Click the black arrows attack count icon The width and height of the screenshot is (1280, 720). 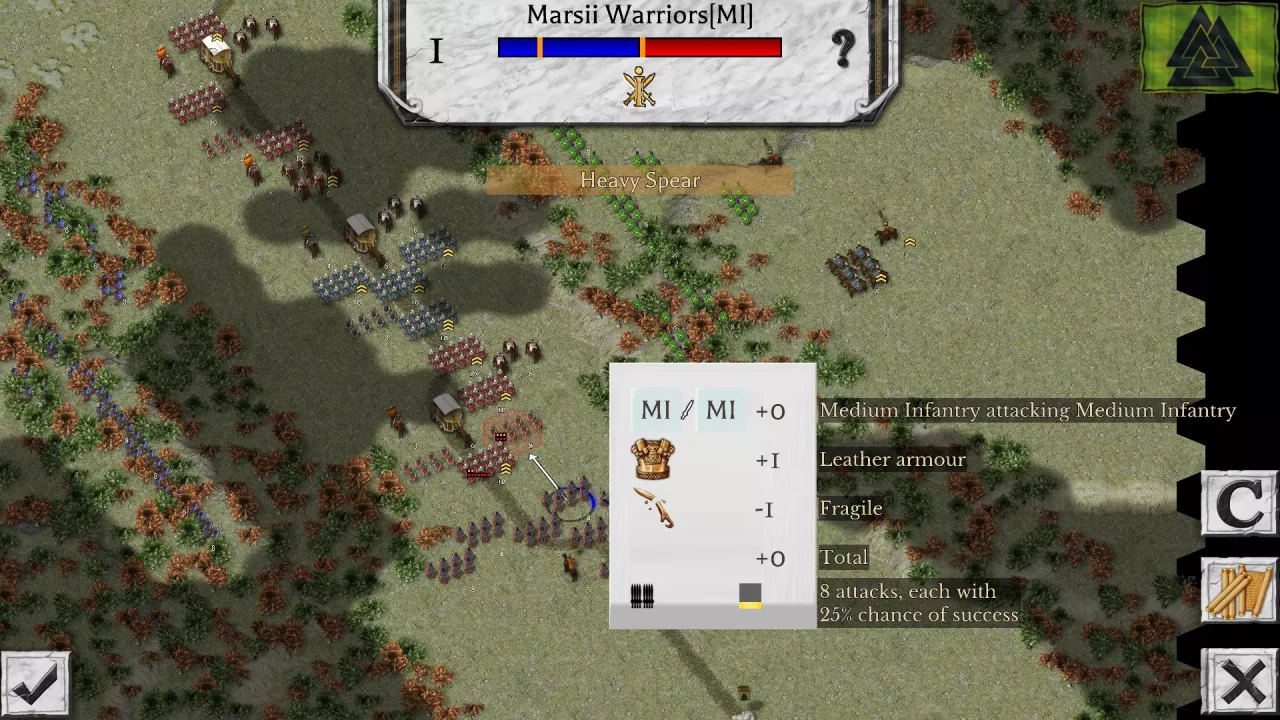point(641,595)
